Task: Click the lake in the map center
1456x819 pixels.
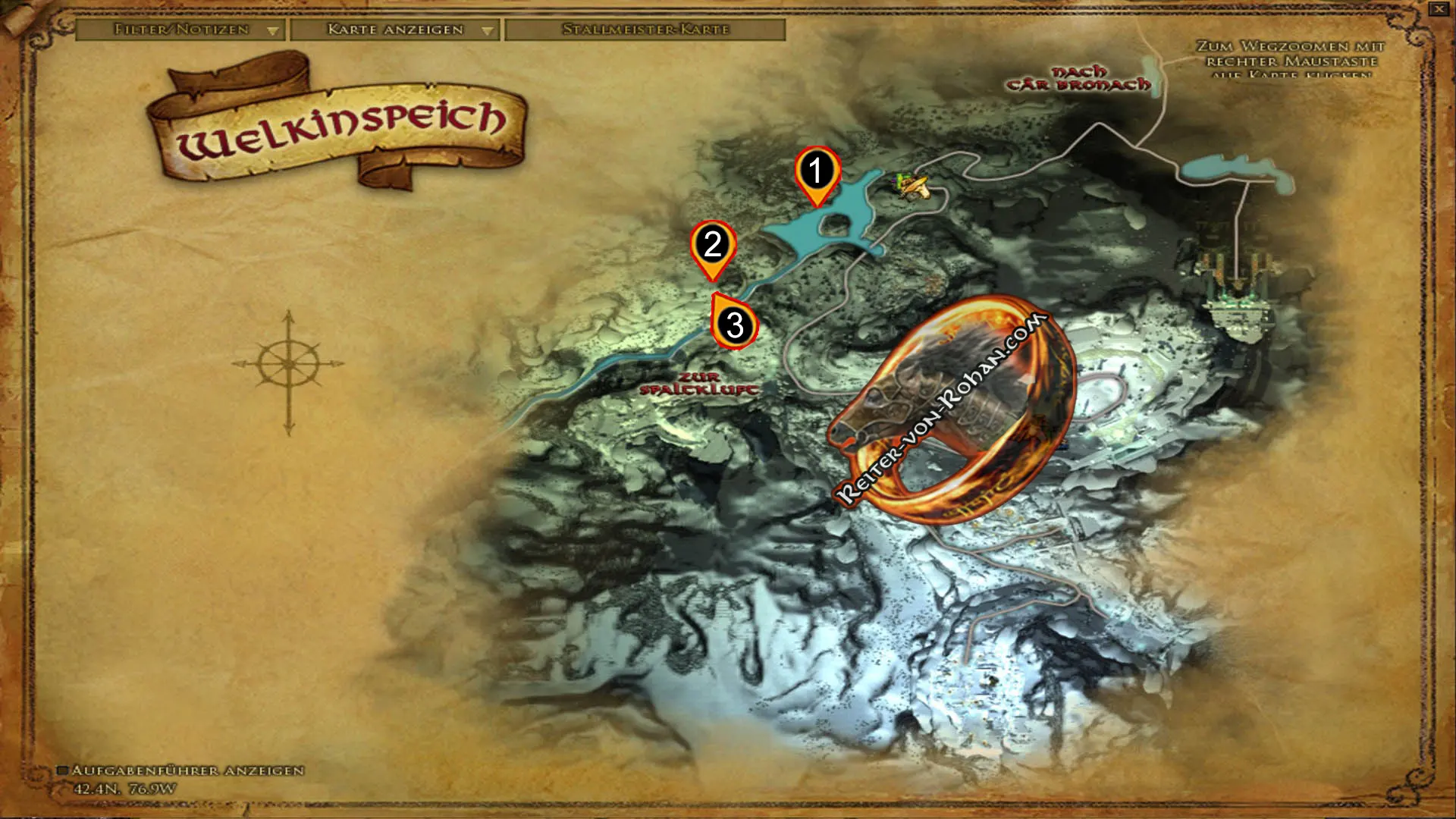Action: [x=849, y=212]
